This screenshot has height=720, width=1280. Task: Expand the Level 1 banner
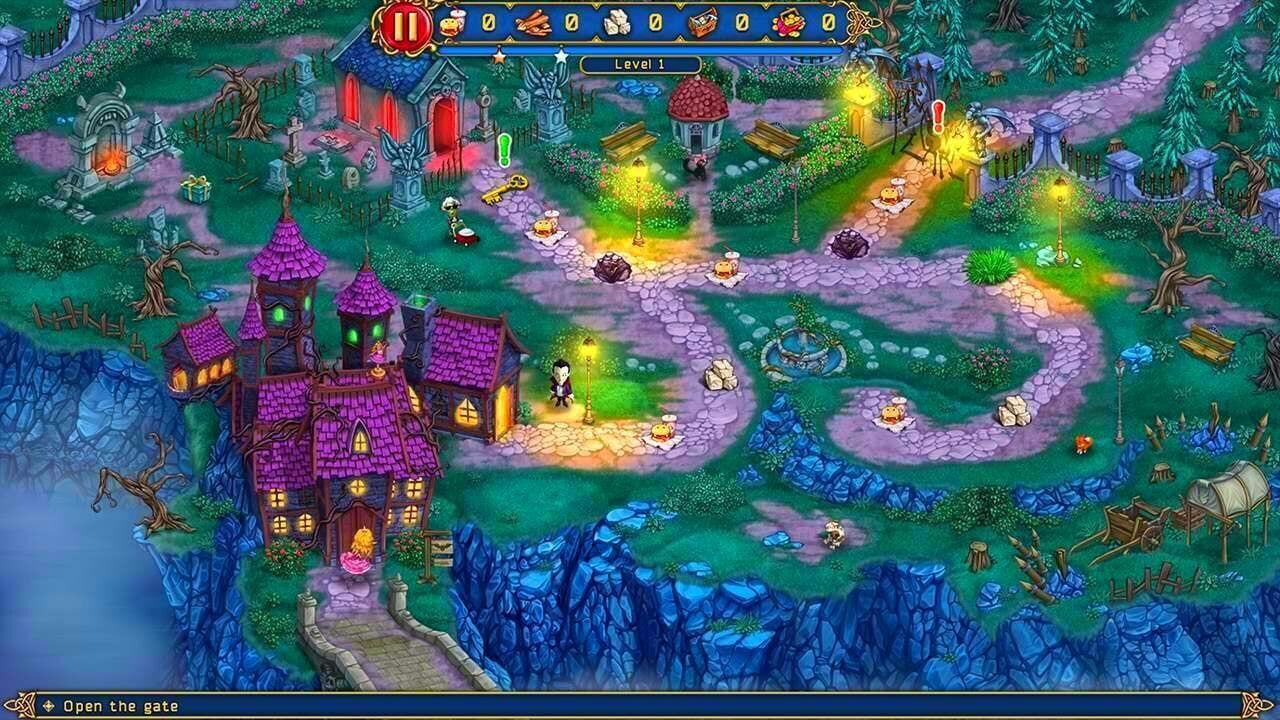point(640,62)
